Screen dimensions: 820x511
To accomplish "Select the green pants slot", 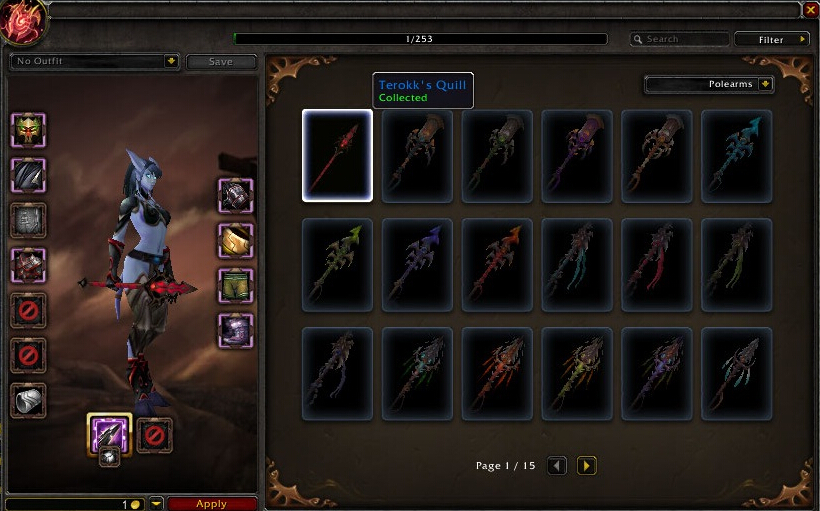I will 236,285.
